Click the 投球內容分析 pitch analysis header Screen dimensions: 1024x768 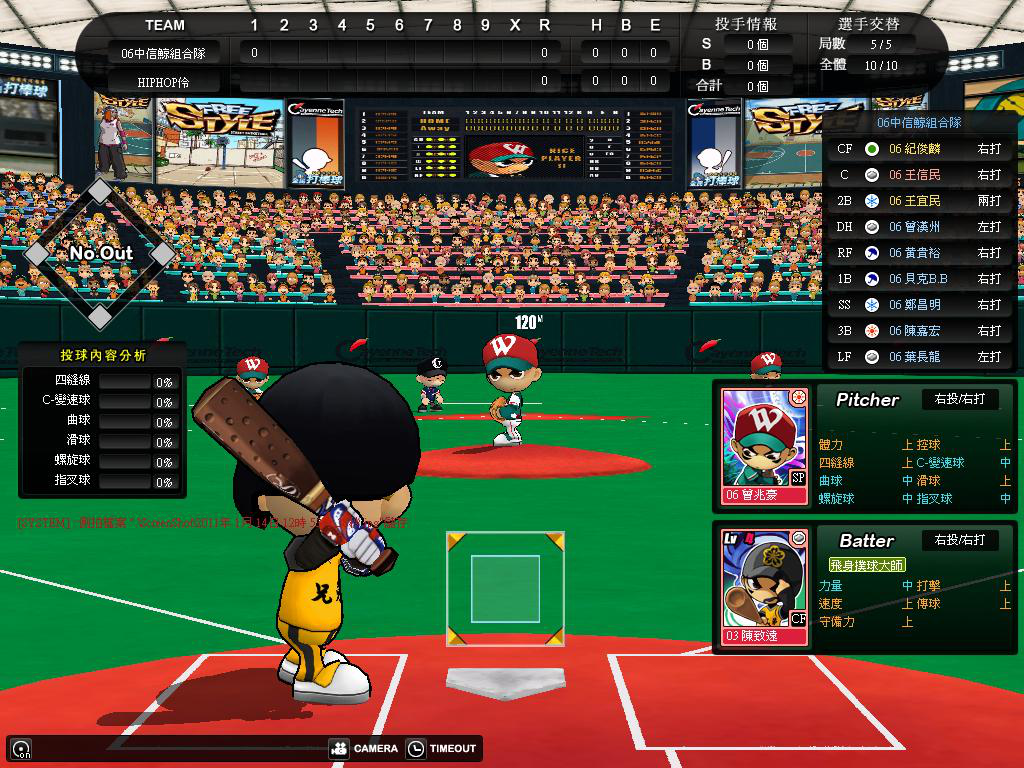[102, 355]
